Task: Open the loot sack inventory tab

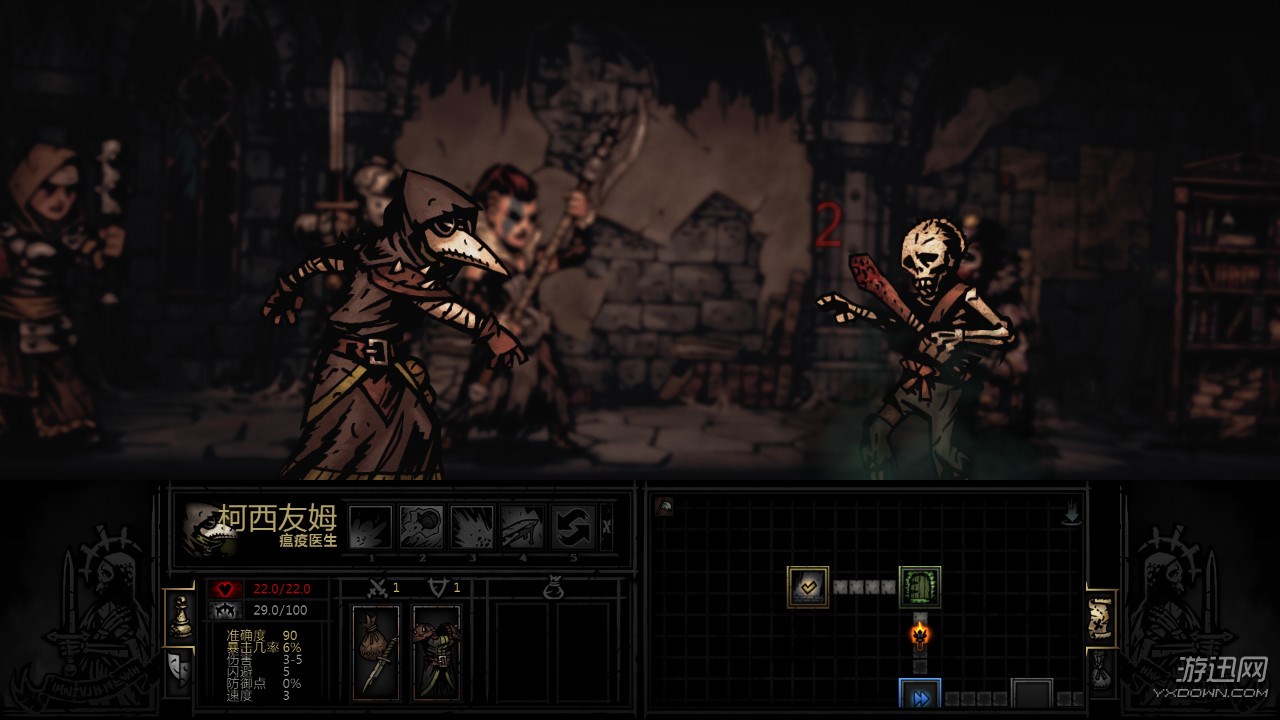Action: pos(1101,668)
